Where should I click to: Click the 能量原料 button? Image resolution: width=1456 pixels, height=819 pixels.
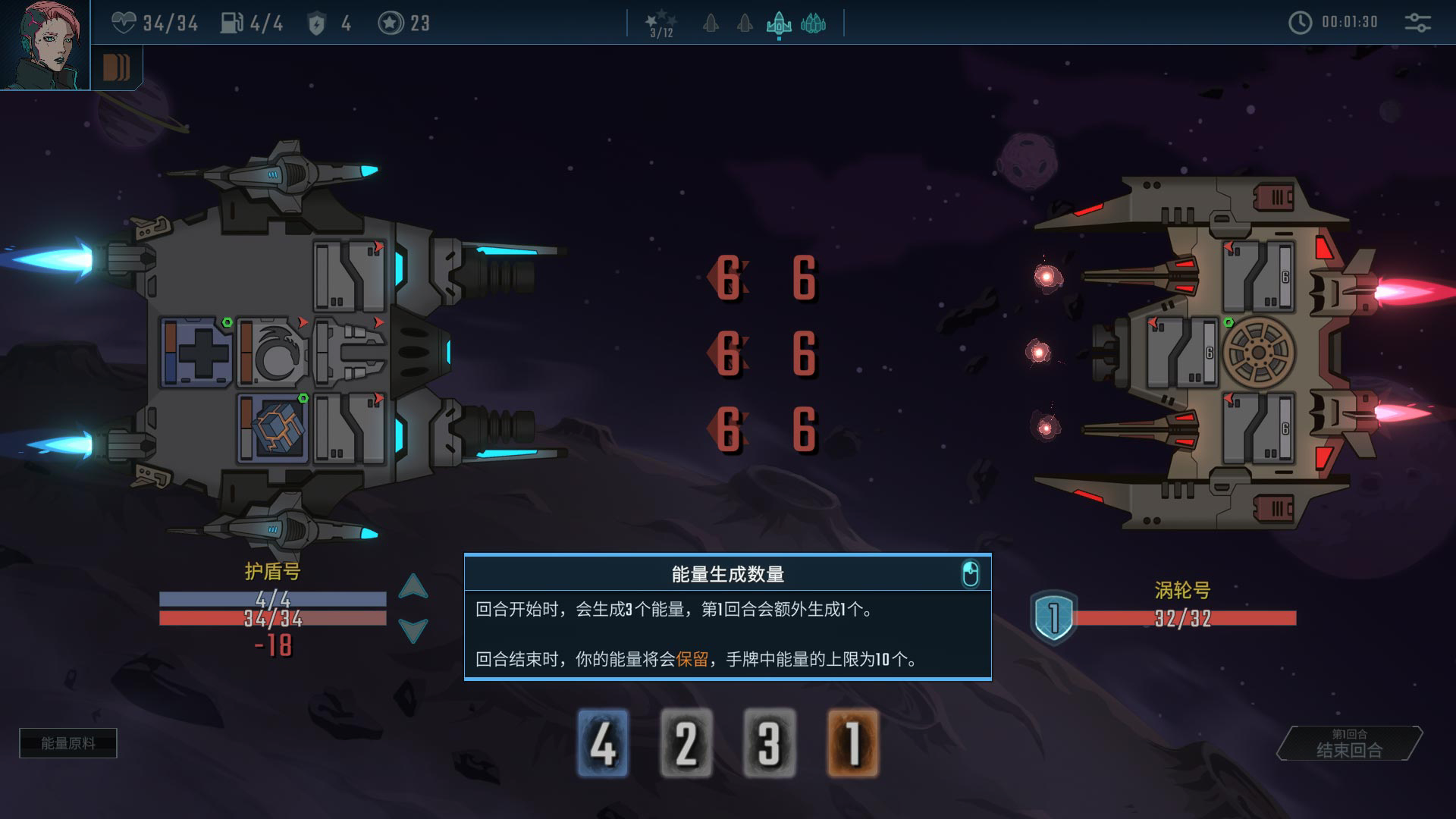pos(68,743)
